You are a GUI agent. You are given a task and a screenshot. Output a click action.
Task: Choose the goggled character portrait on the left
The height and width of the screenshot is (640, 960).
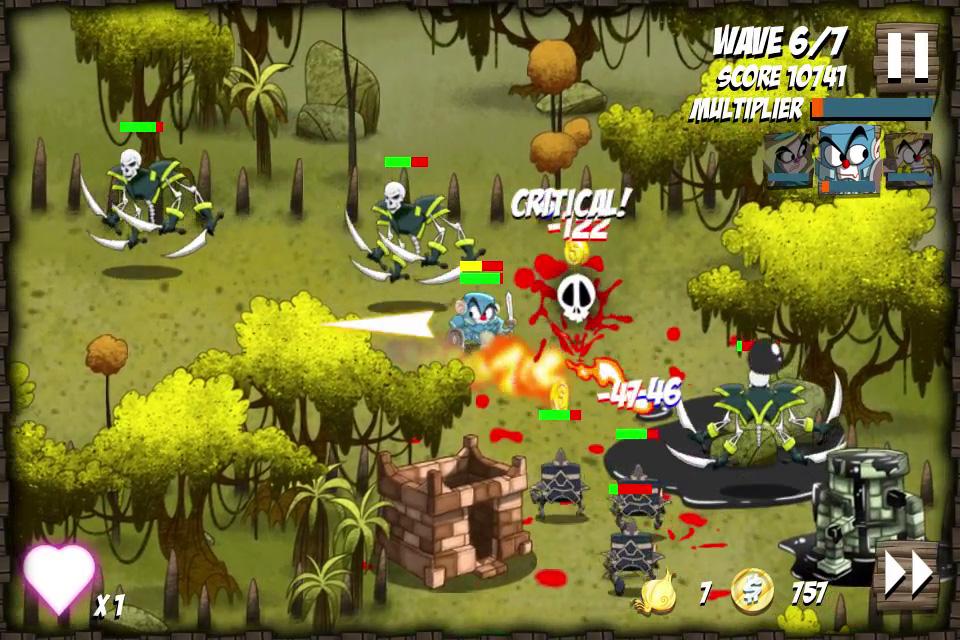789,160
